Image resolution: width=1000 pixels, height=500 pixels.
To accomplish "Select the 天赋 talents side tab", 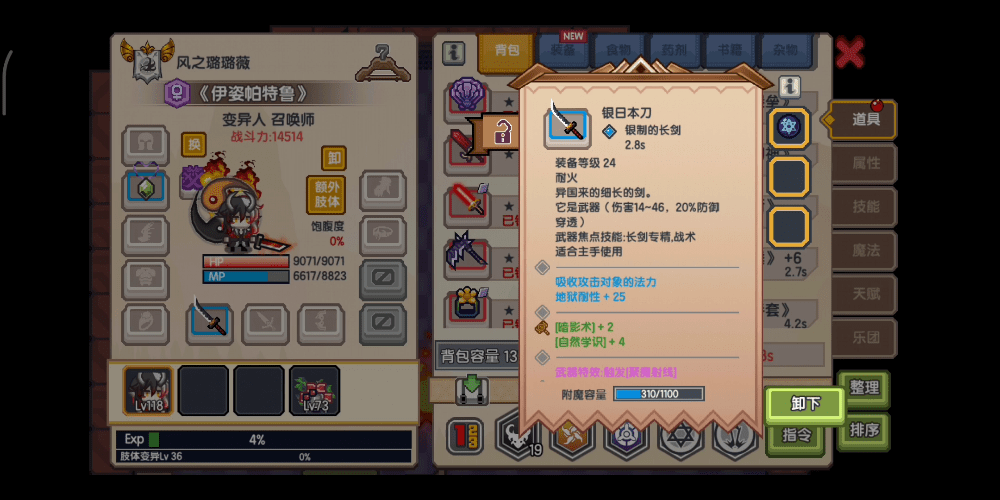I will point(865,295).
